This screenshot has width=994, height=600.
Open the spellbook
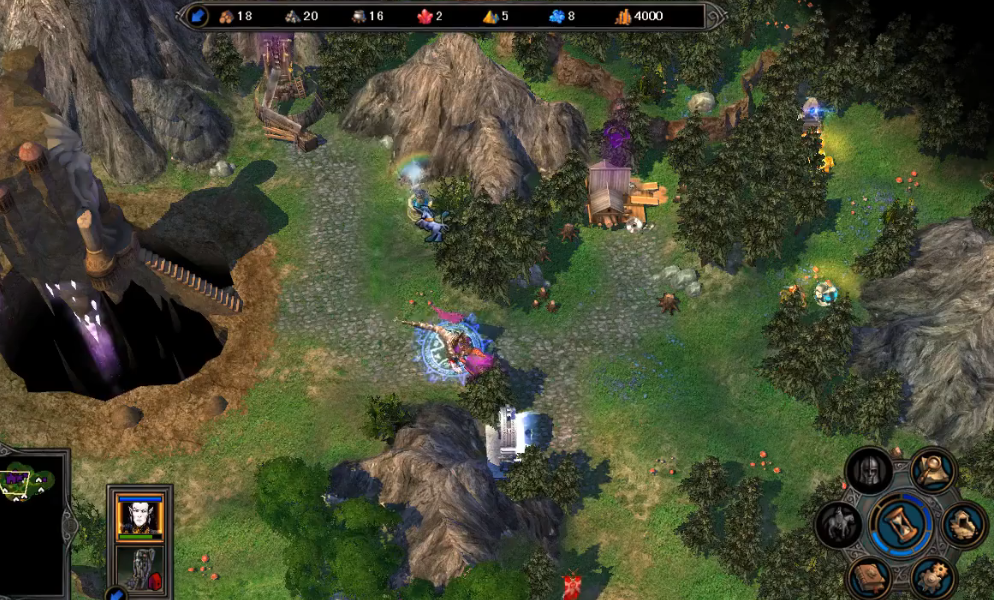click(869, 577)
